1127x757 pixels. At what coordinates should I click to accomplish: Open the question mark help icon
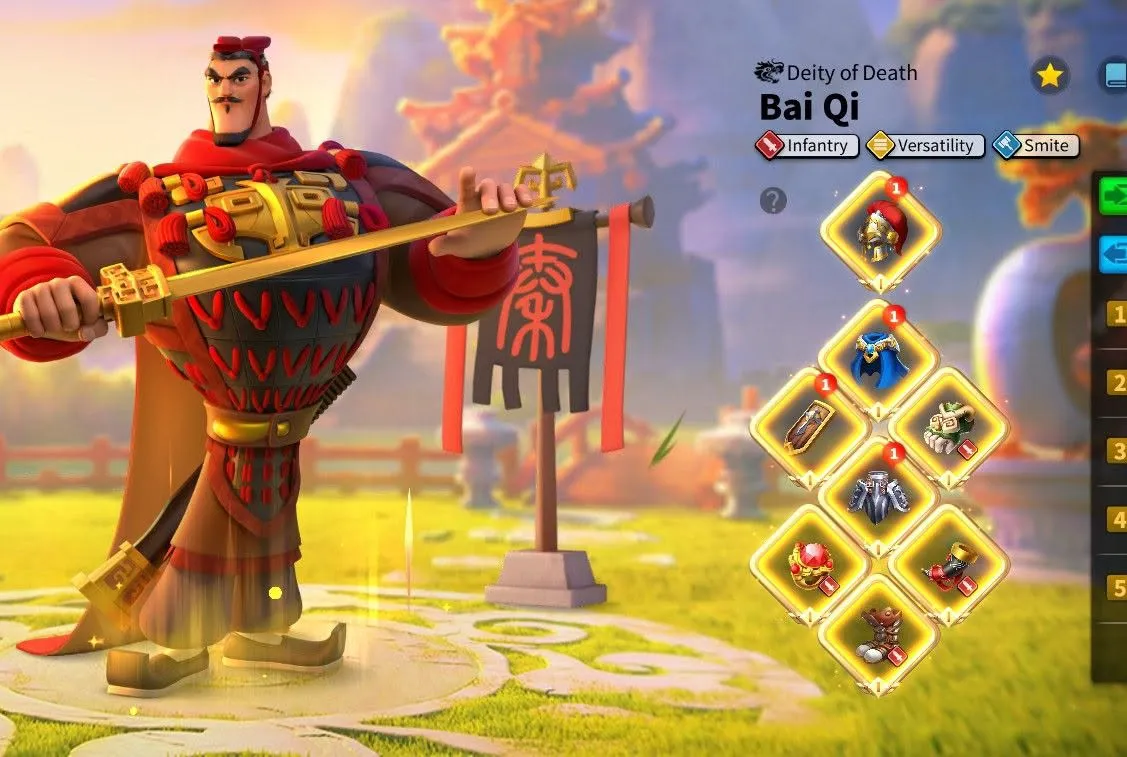773,201
